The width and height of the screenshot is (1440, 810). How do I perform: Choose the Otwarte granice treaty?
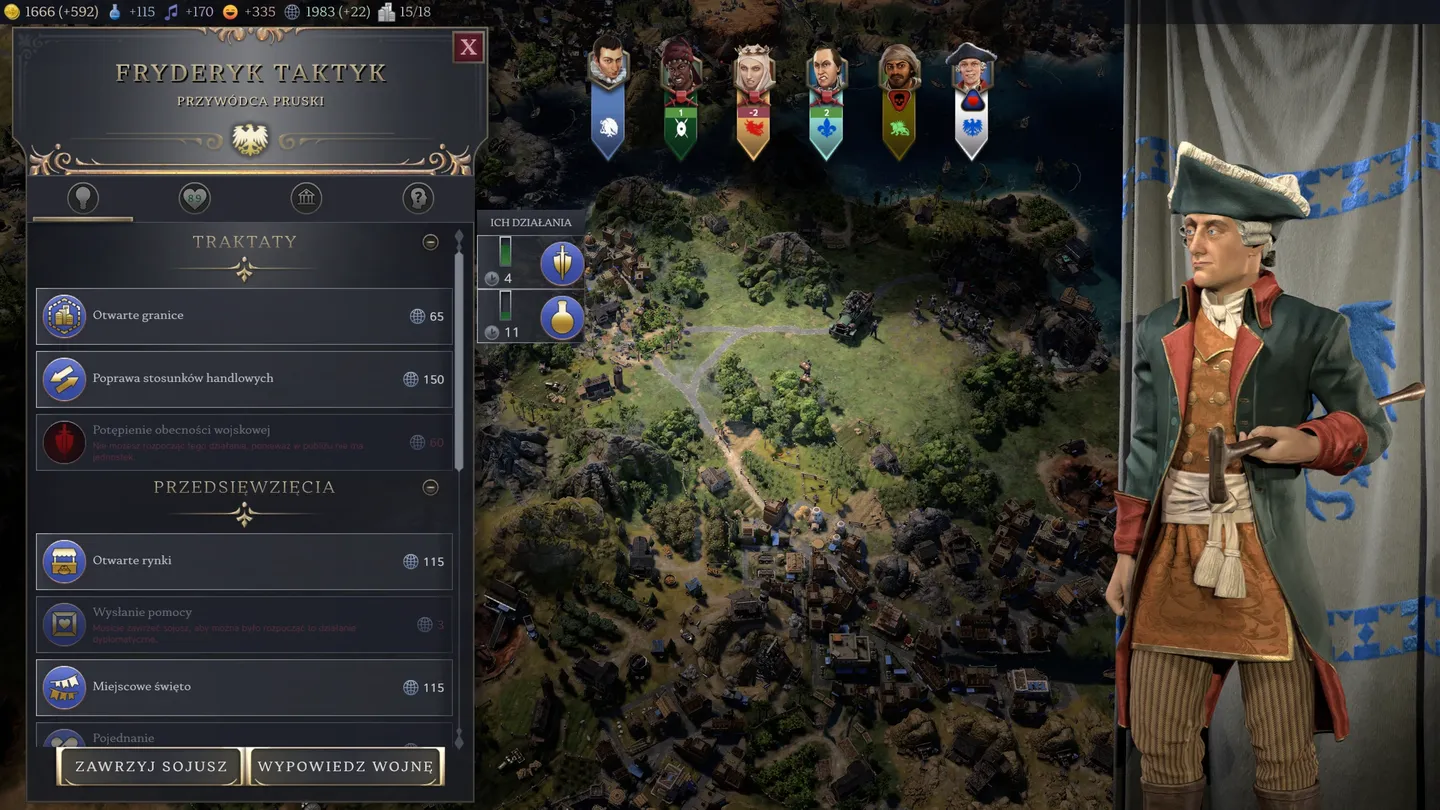tap(244, 316)
